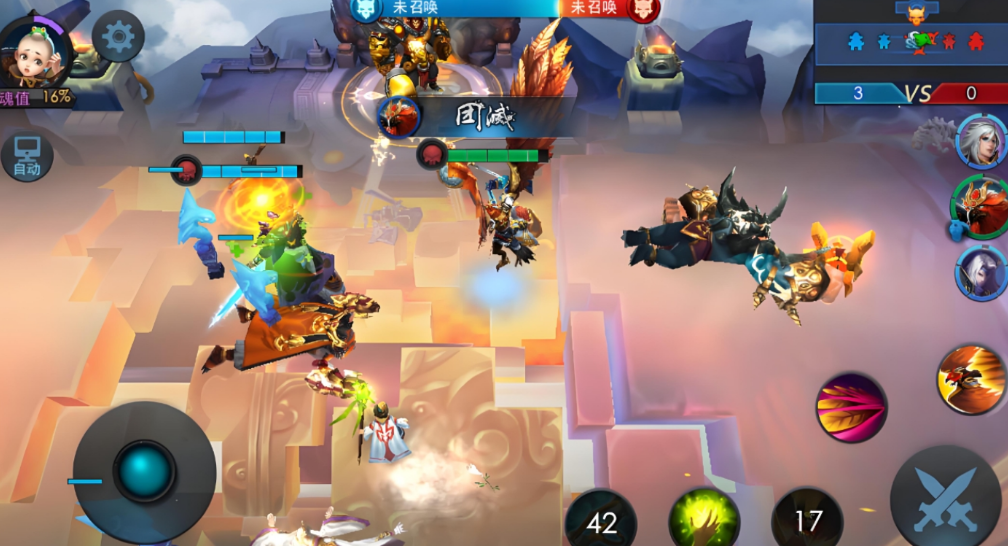1008x546 pixels.
Task: Use the winged phoenix warrior skill
Action: pyautogui.click(x=971, y=379)
